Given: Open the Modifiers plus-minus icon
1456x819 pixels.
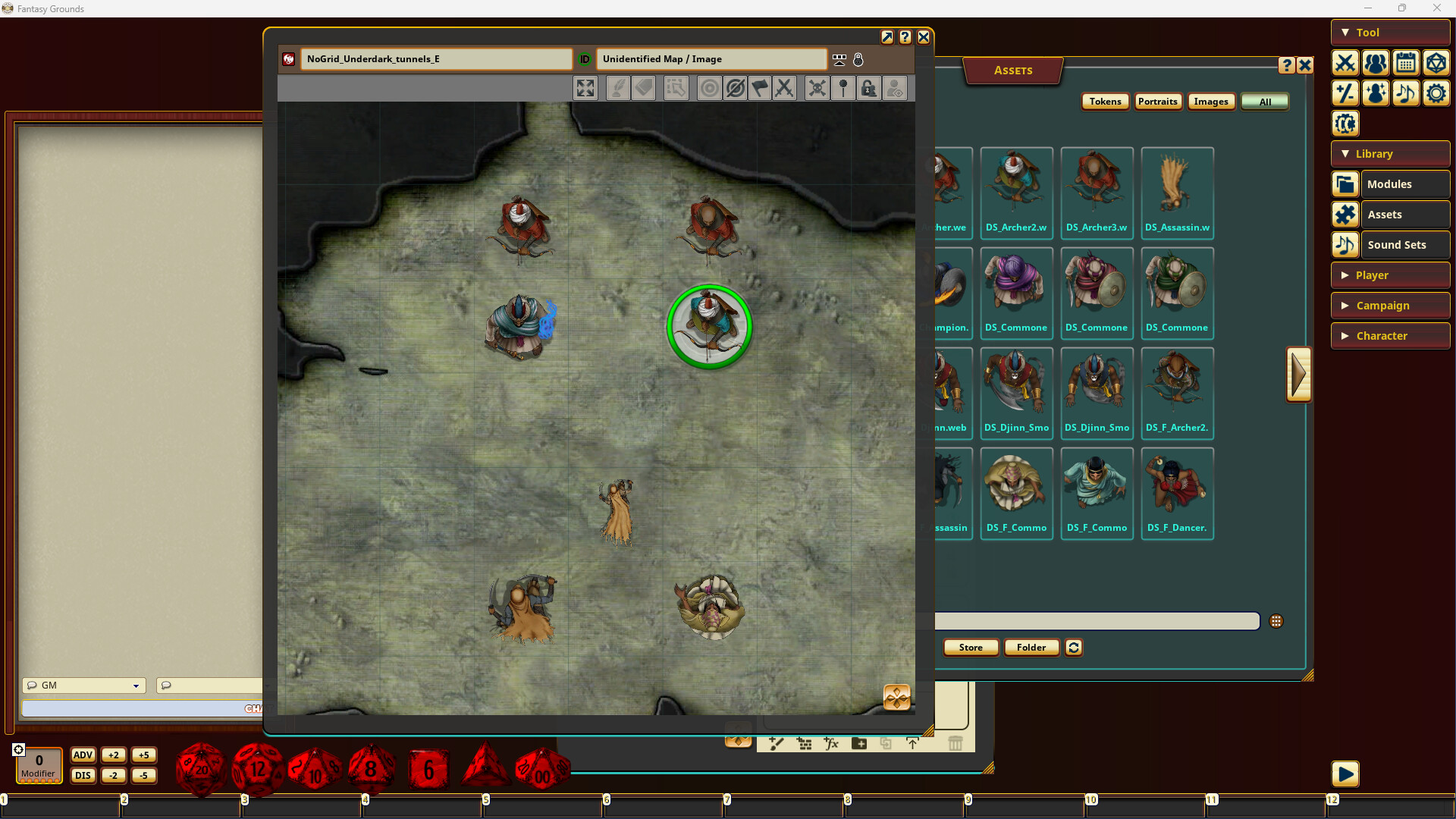Looking at the screenshot, I should pos(1345,93).
